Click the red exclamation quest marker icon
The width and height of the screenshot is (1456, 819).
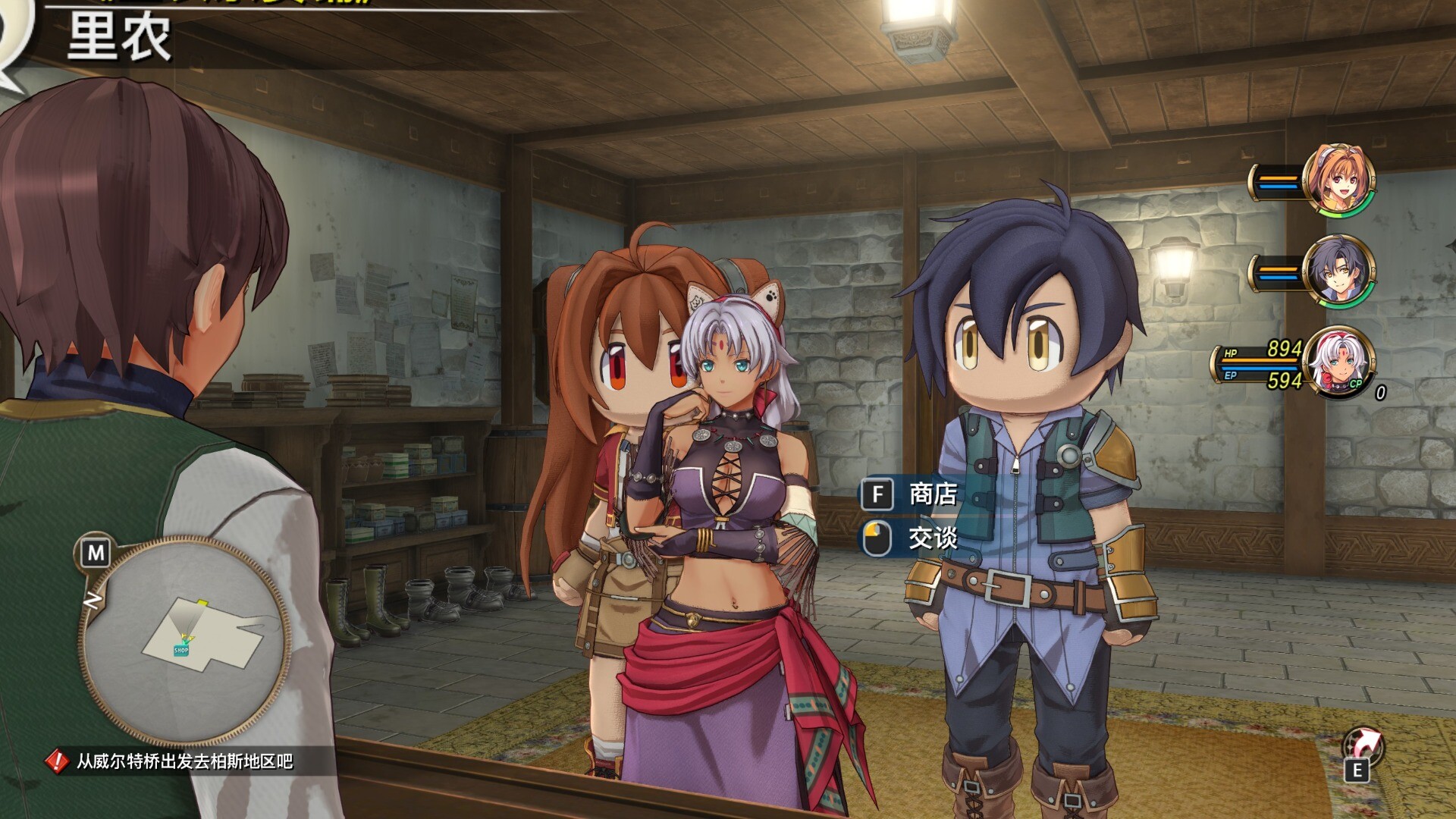pos(57,761)
